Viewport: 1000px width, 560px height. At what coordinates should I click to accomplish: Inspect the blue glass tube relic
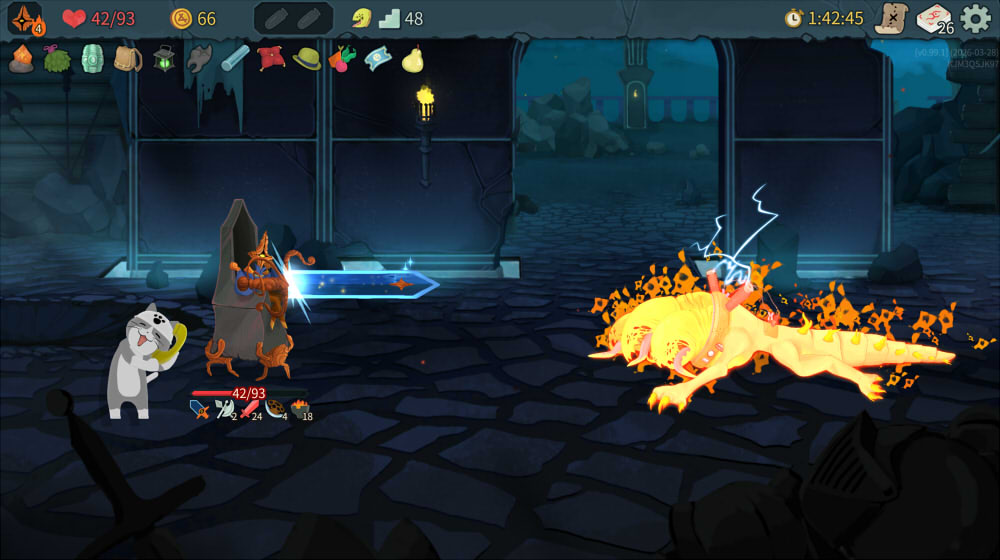(x=235, y=59)
